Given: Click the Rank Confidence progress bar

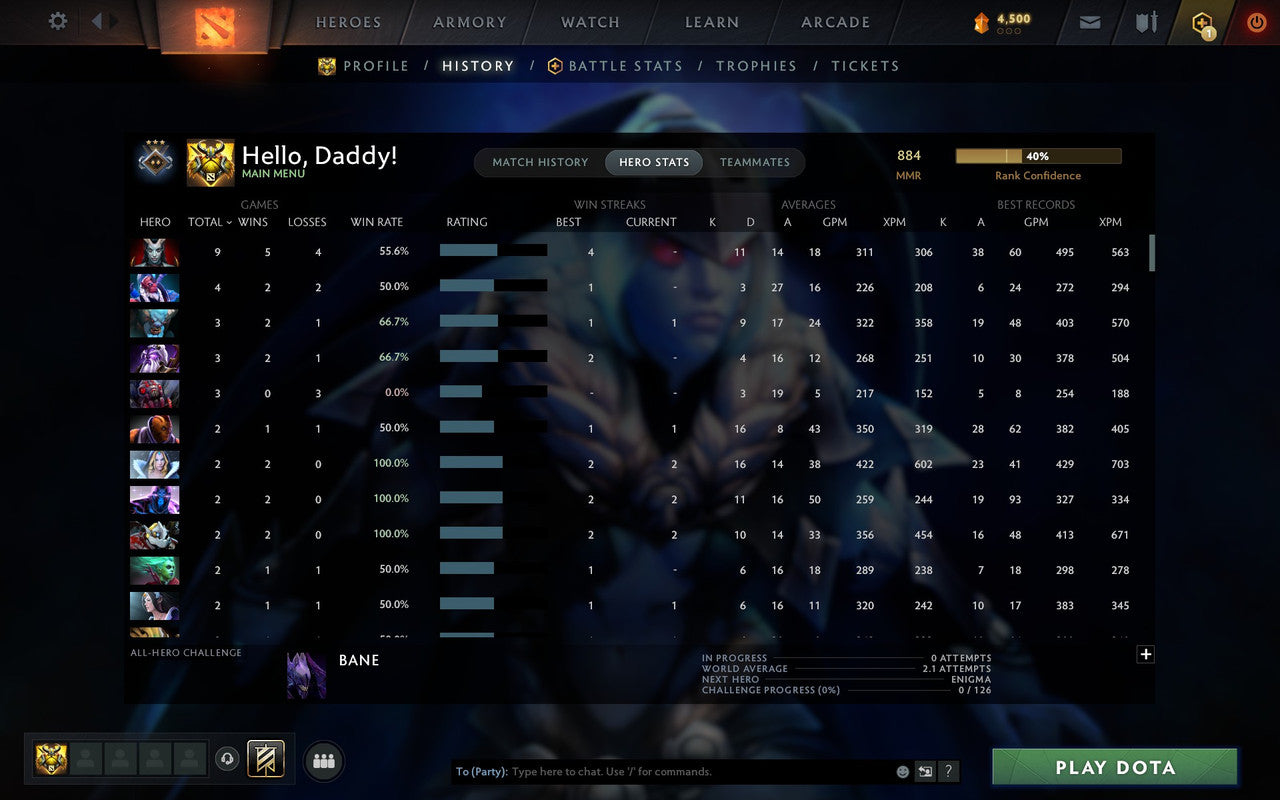Looking at the screenshot, I should pos(1039,155).
